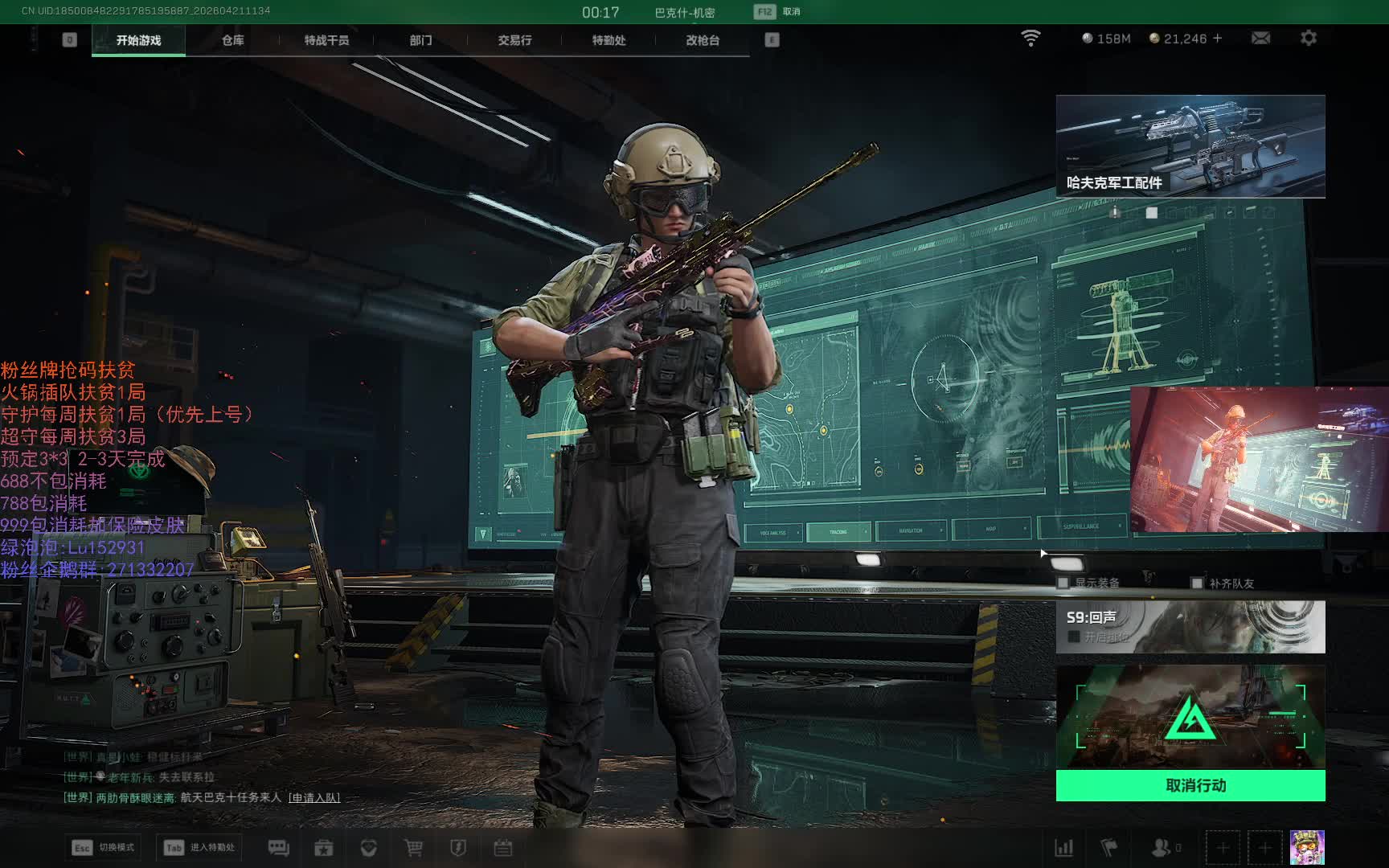Open the shopping cart store icon
The width and height of the screenshot is (1389, 868).
[413, 848]
